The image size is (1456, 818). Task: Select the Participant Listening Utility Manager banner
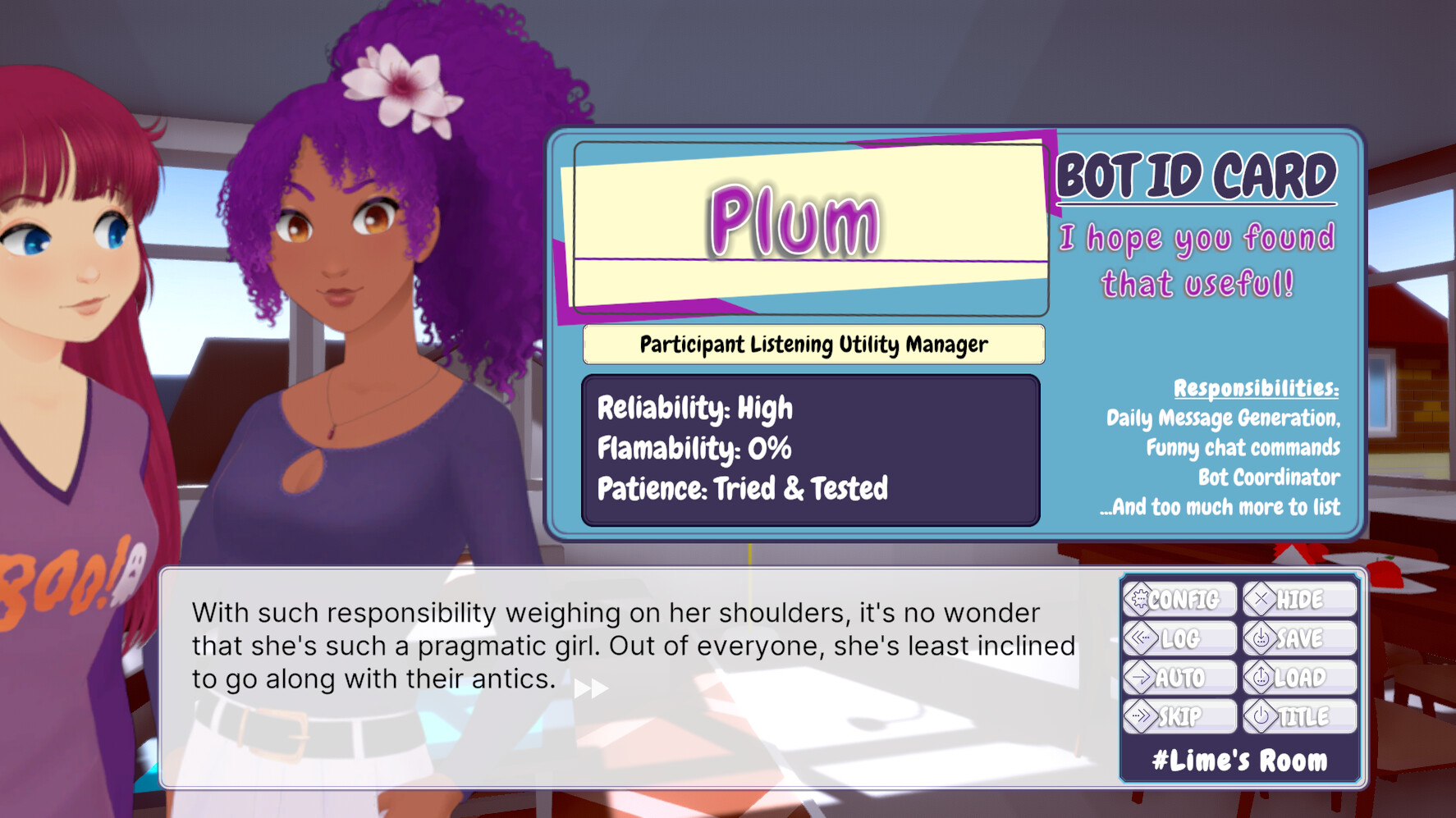pos(813,344)
